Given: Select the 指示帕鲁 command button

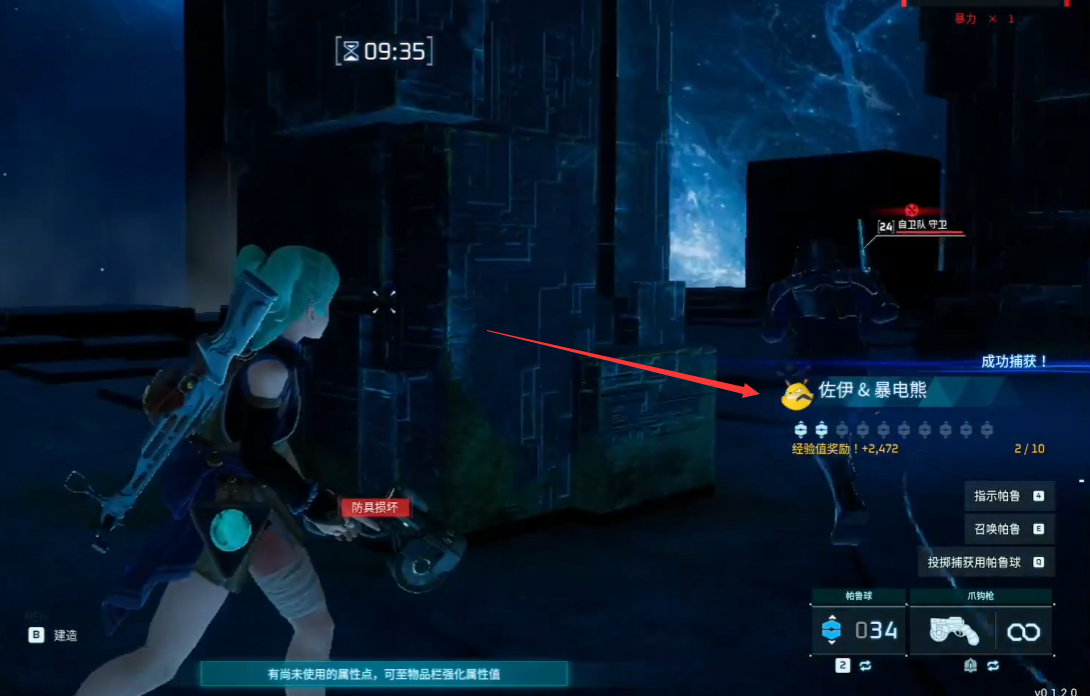Looking at the screenshot, I should 1009,496.
